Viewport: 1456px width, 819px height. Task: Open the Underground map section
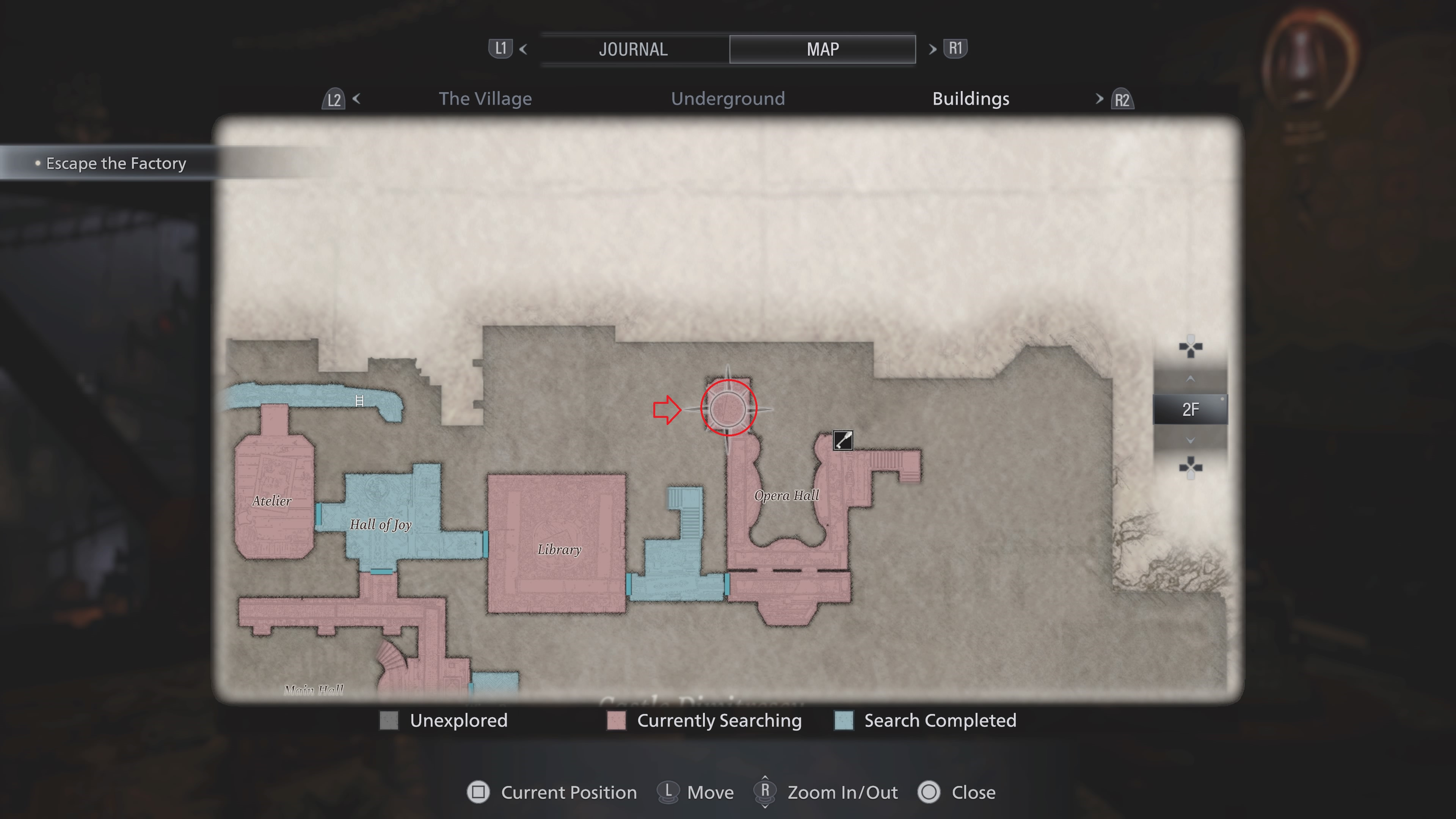728,98
